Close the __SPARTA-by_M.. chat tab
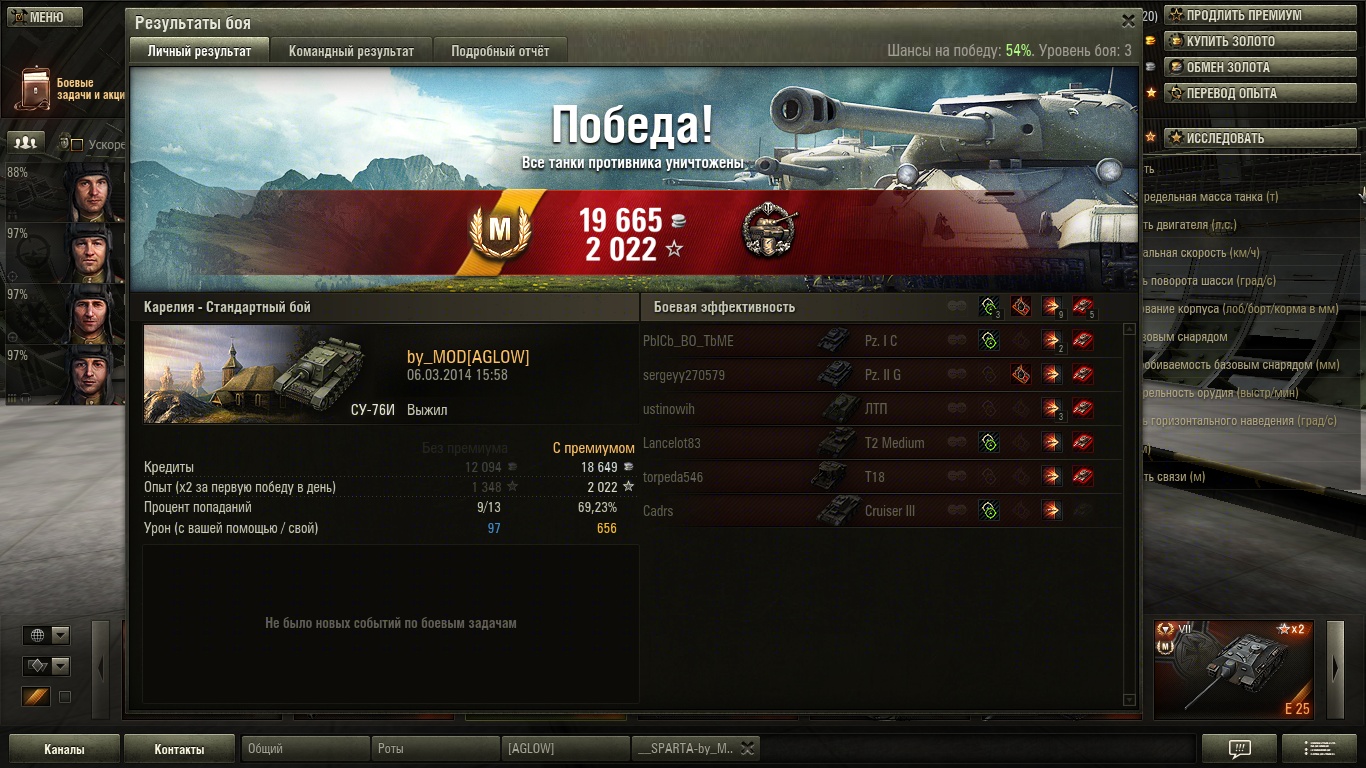1366x768 pixels. [x=746, y=748]
